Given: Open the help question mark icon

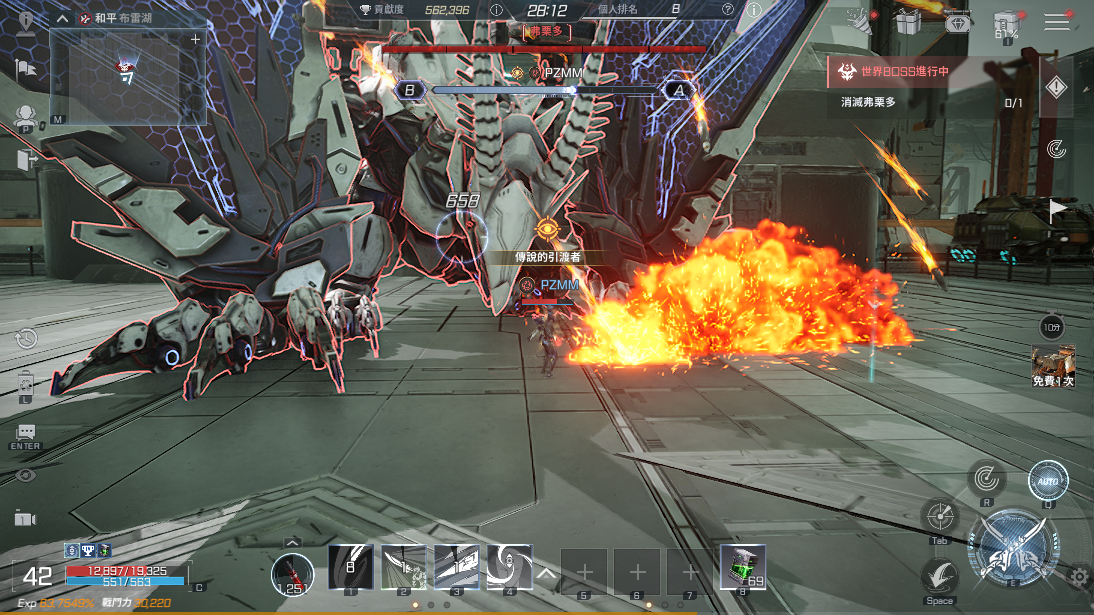Looking at the screenshot, I should coord(727,10).
